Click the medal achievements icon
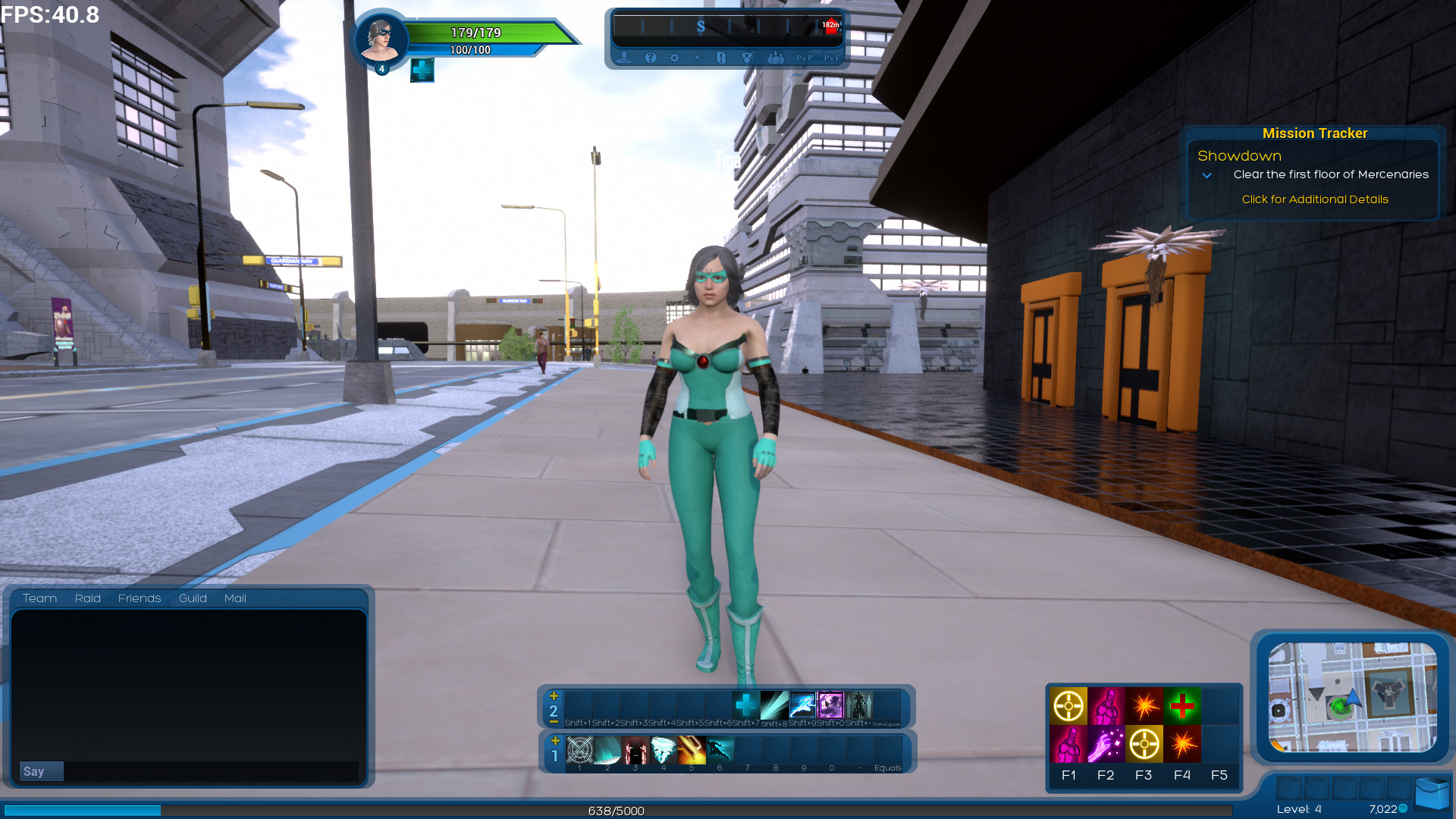 (x=747, y=58)
